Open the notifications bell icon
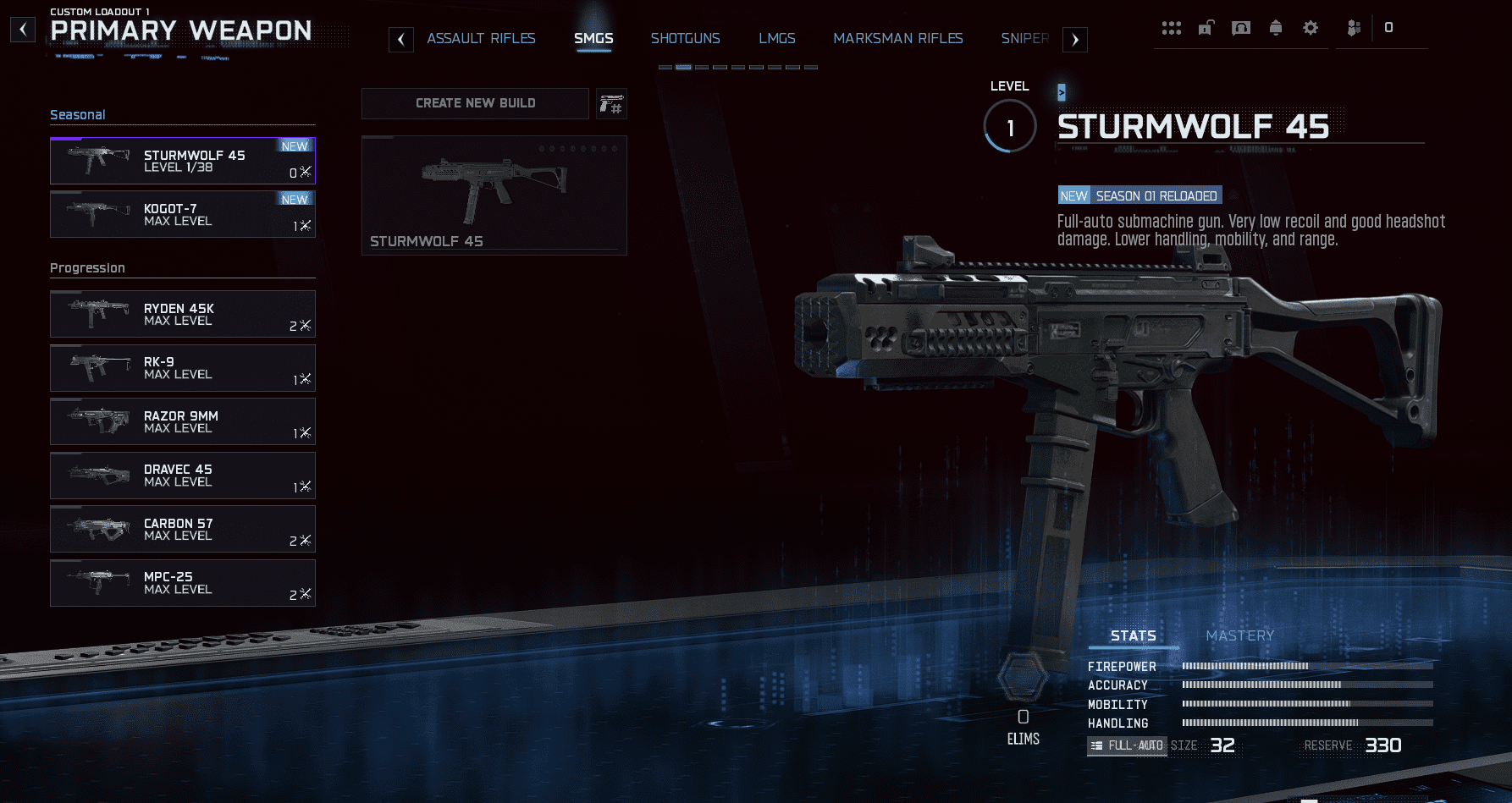Image resolution: width=1512 pixels, height=803 pixels. [x=1276, y=28]
